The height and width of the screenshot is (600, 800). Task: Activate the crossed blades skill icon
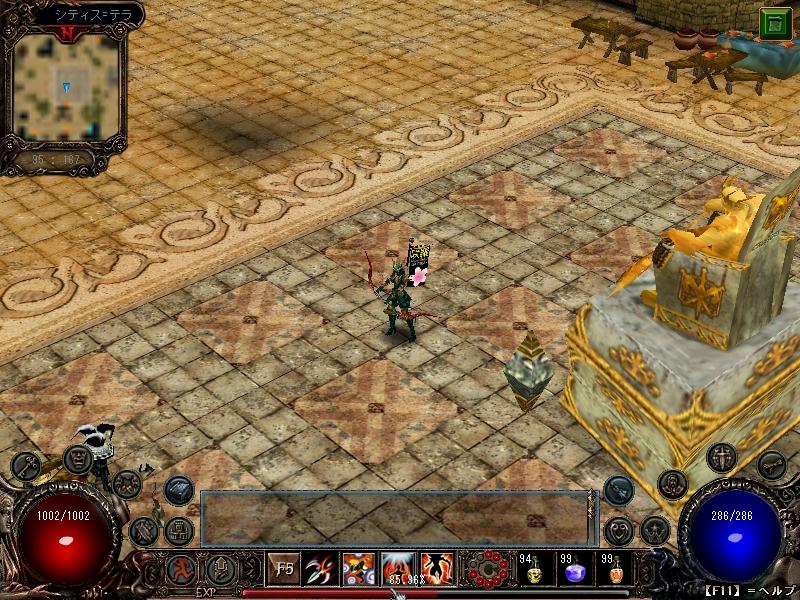point(321,569)
